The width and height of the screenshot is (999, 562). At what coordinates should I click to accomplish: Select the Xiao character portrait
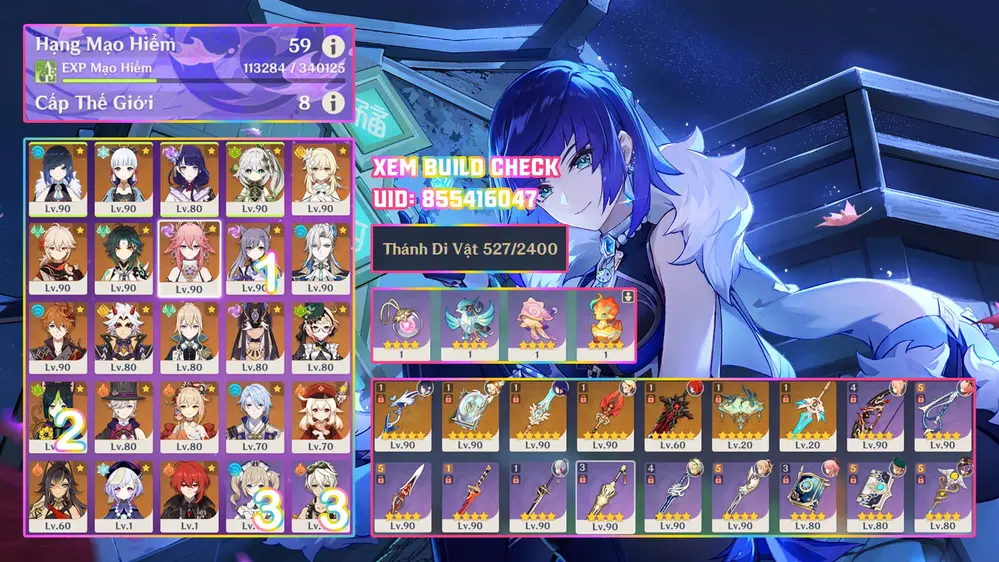[x=124, y=257]
